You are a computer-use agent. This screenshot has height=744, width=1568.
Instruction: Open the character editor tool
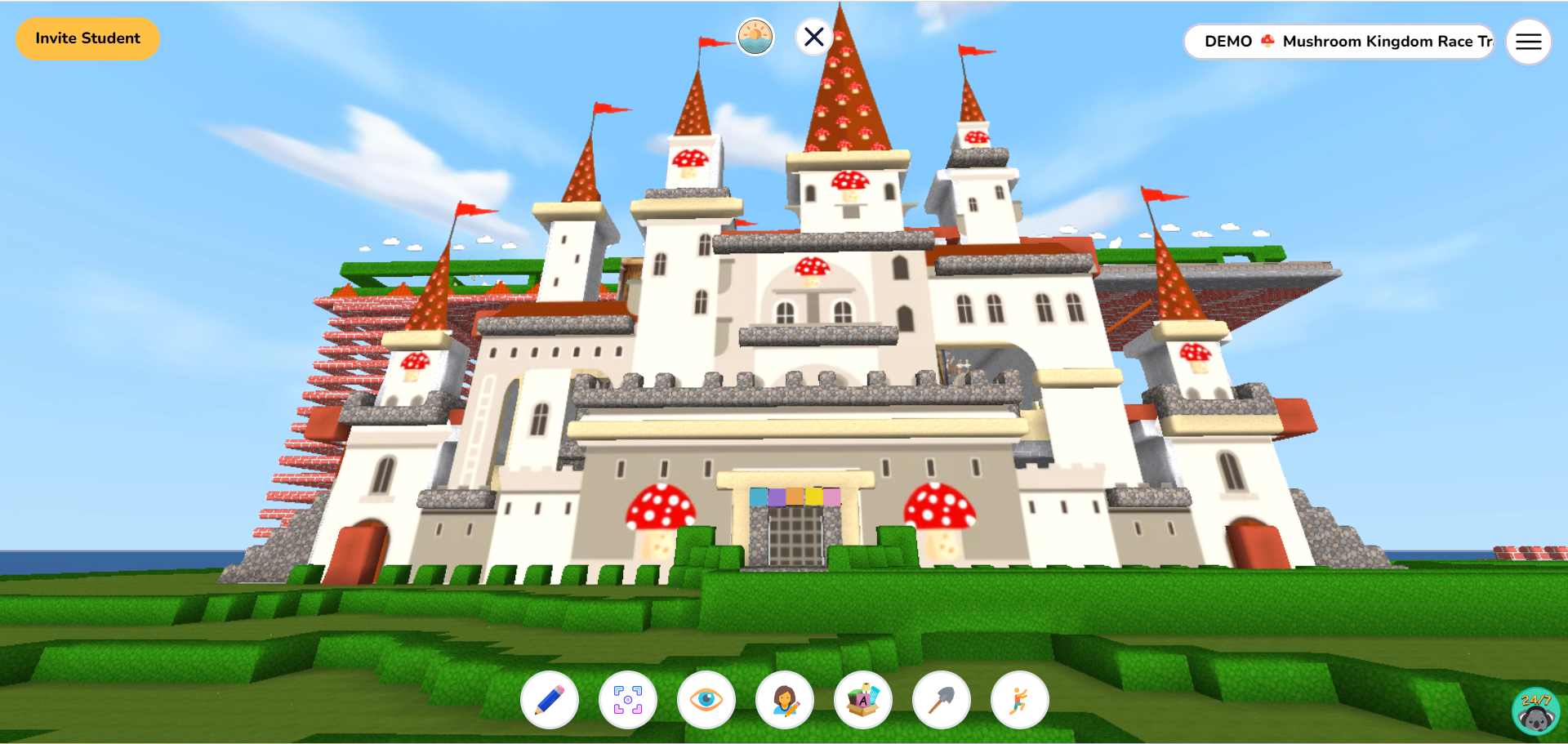click(x=785, y=700)
